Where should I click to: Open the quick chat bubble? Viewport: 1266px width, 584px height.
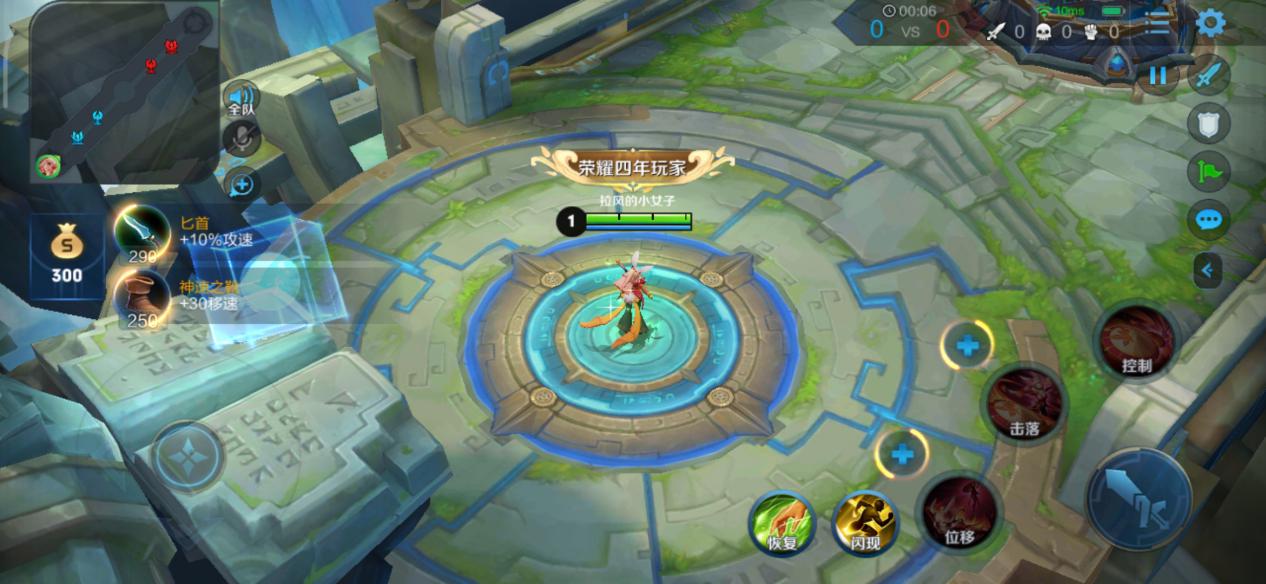(x=1209, y=219)
